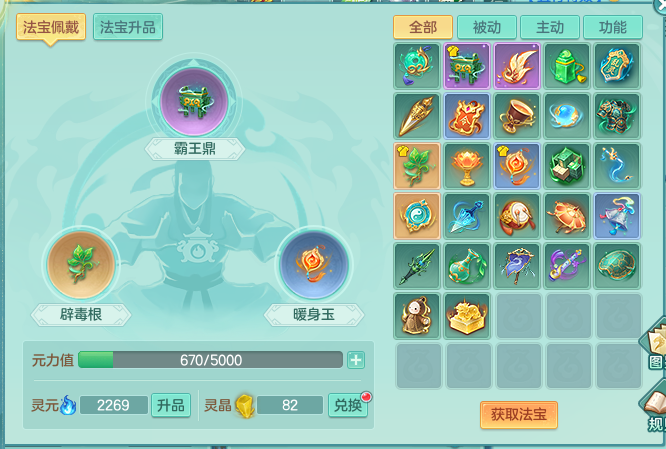Select the golden treasure chest item
Image resolution: width=666 pixels, height=449 pixels.
click(x=467, y=315)
